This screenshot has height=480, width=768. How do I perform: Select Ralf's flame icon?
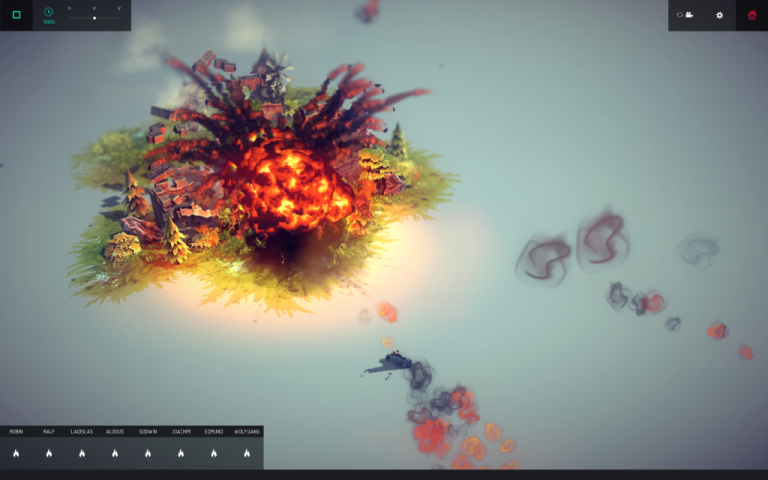click(49, 453)
